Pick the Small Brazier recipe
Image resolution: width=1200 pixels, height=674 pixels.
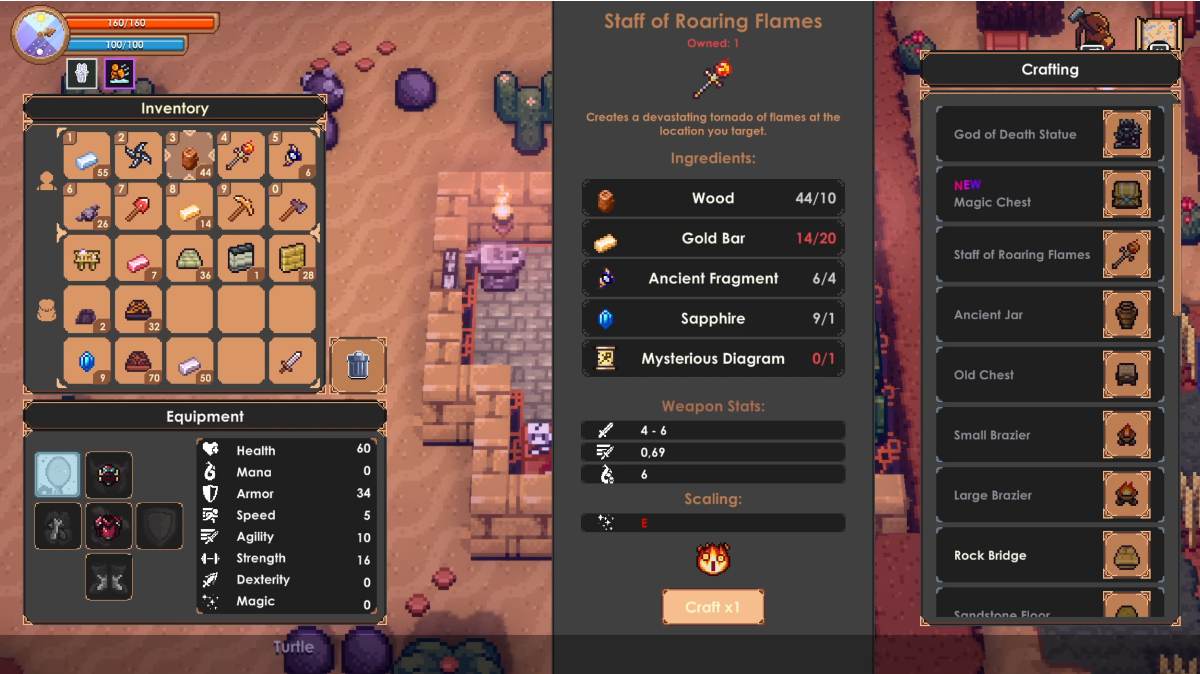point(1050,435)
